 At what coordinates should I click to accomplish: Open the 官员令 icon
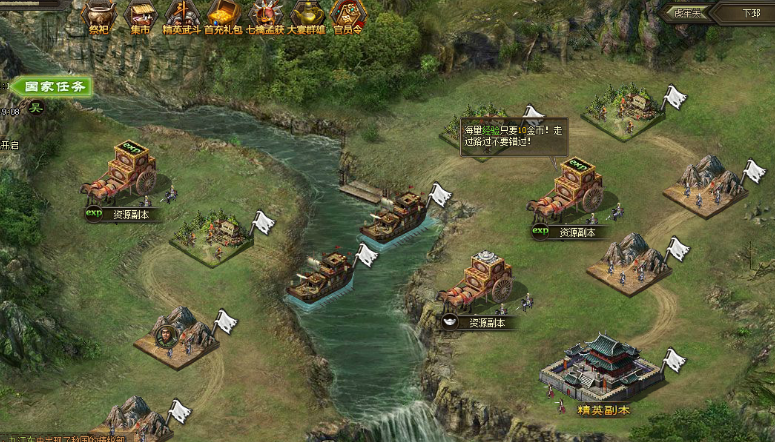[x=347, y=16]
